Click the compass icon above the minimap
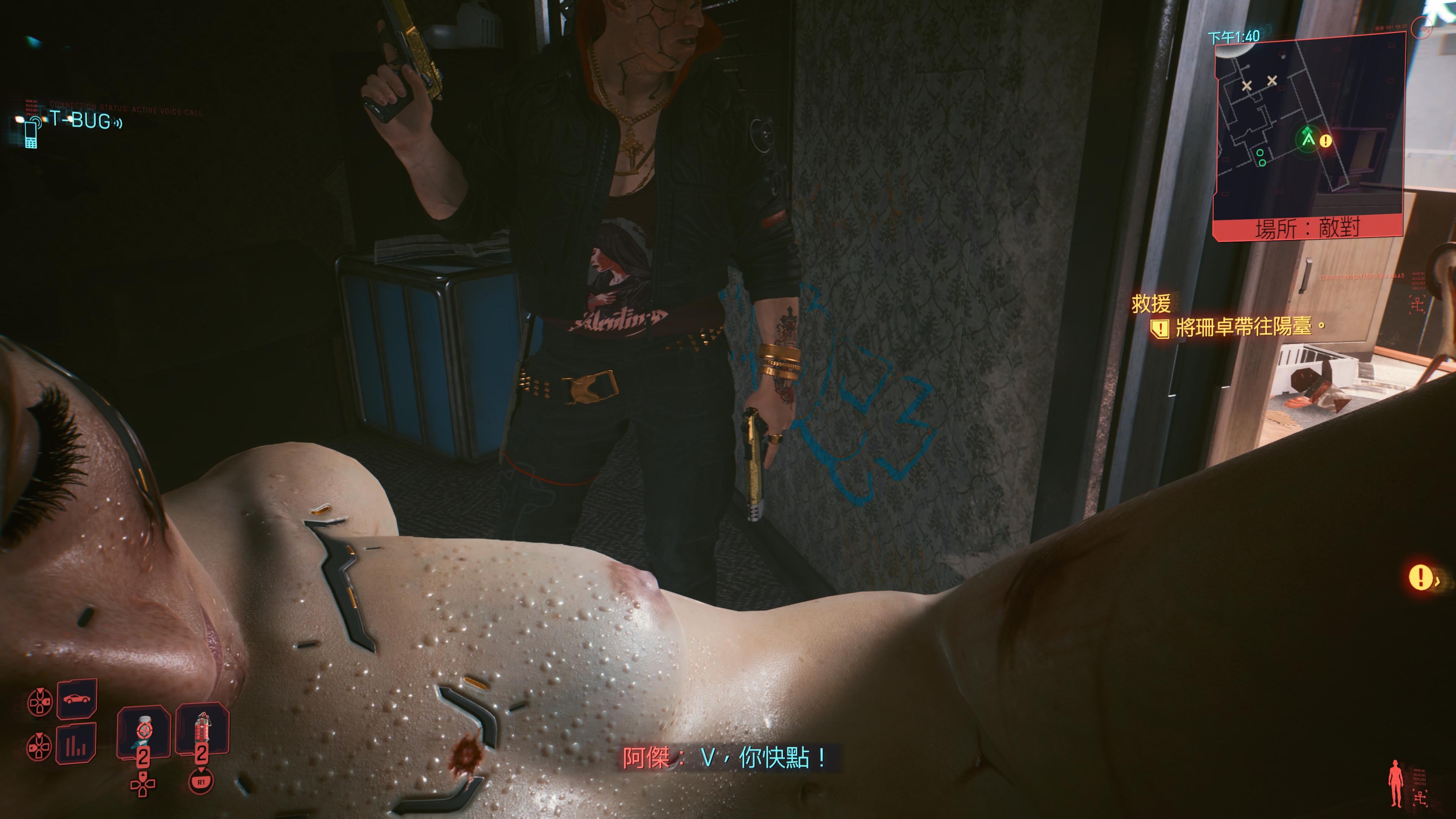 [x=1420, y=27]
